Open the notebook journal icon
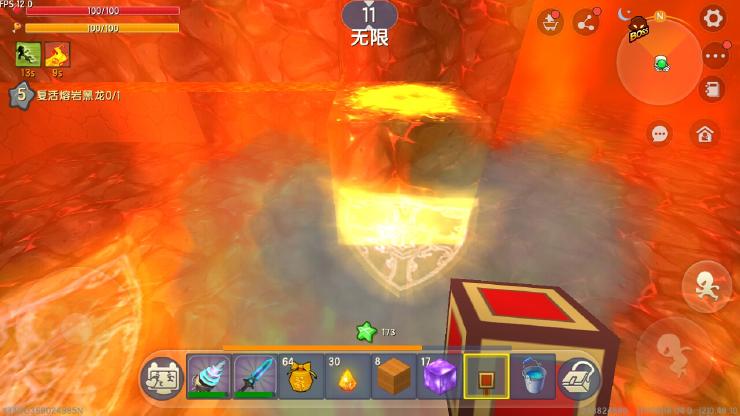The image size is (740, 416). 713,90
